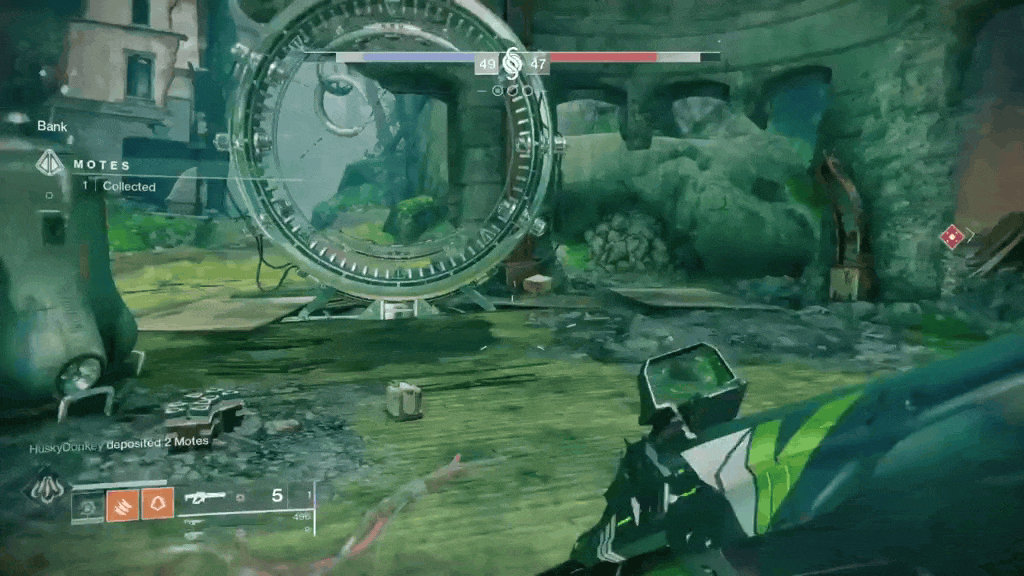Screen dimensions: 1024x576
Task: Click the Gambit emblem between team scores
Action: click(512, 63)
